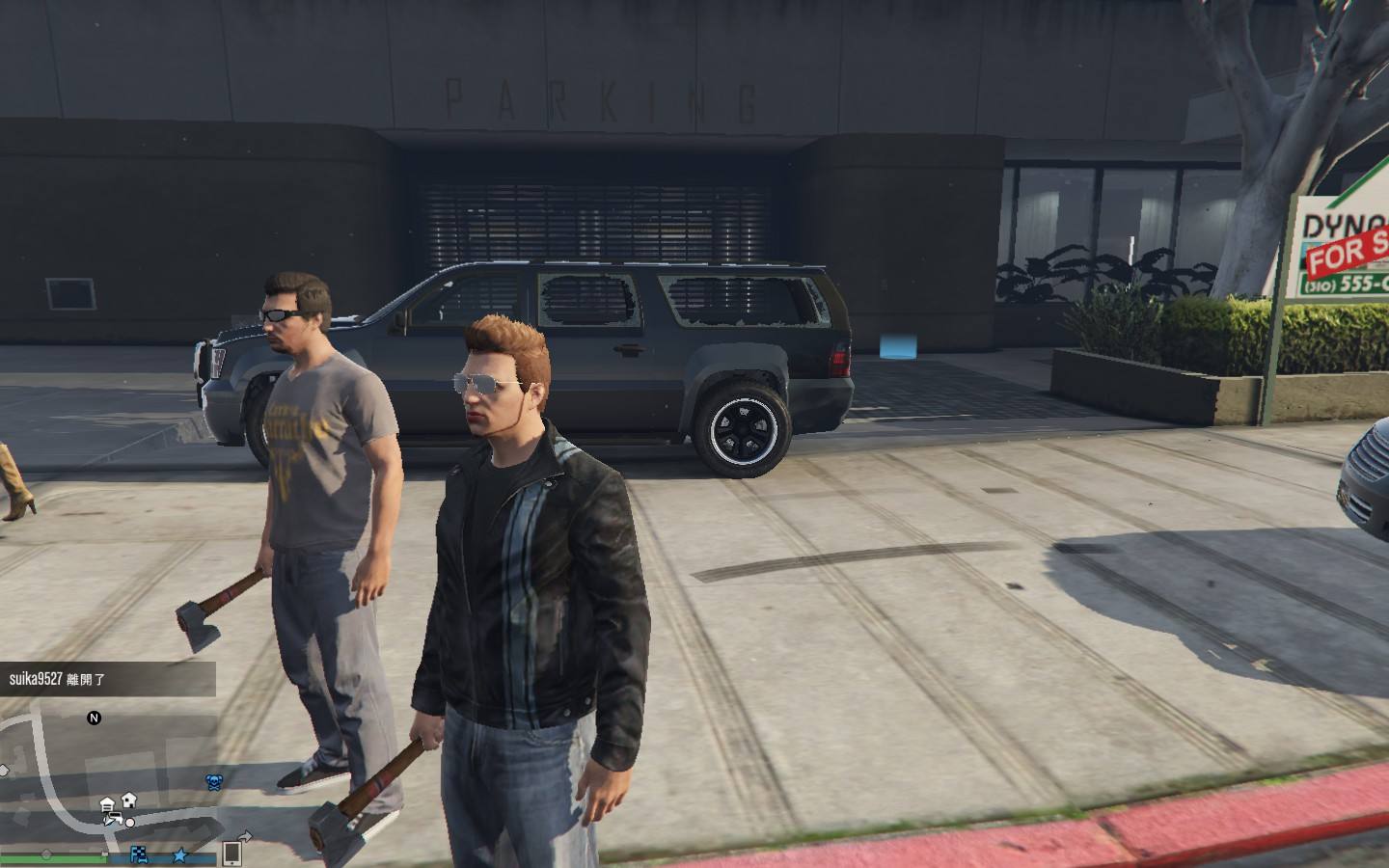This screenshot has width=1389, height=868.
Task: Click the suika9527 player notification
Action: click(107, 679)
